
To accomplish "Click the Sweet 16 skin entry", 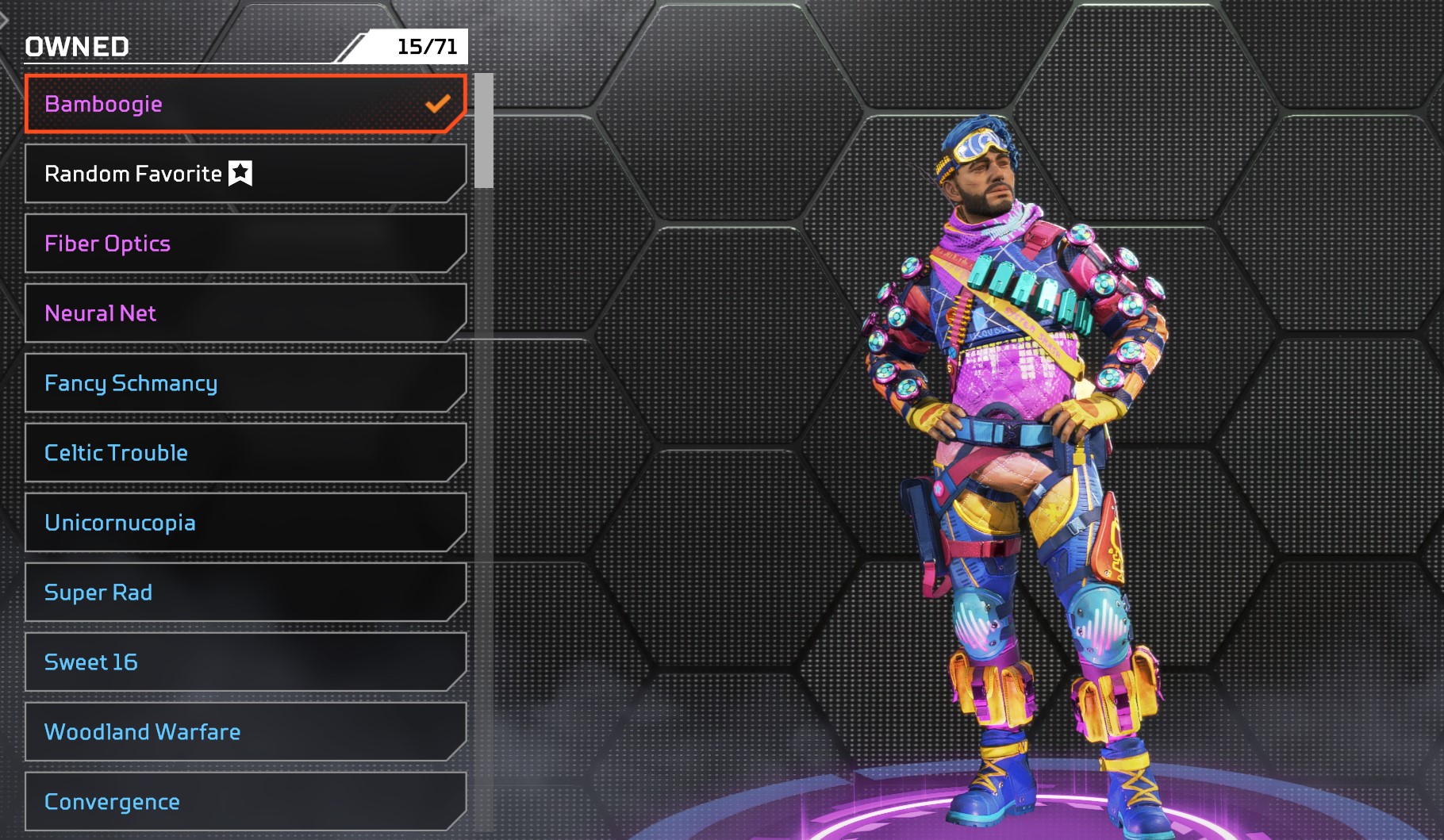I will 245,662.
